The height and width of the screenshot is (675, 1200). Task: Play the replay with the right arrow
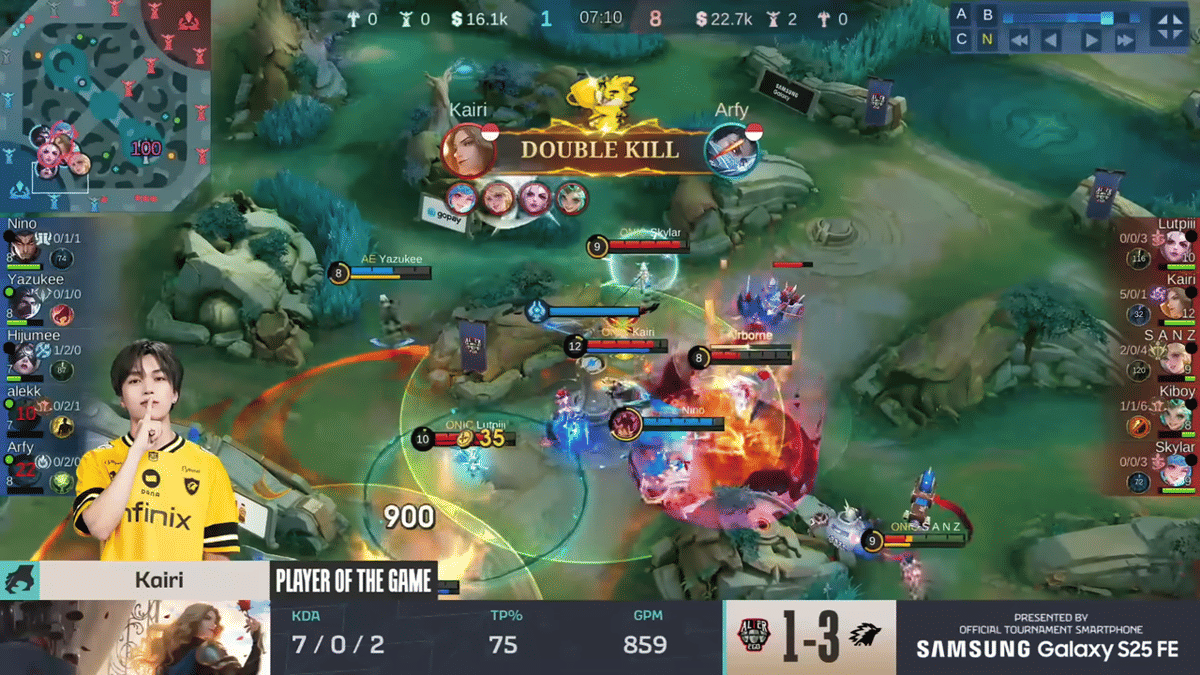tap(1091, 41)
